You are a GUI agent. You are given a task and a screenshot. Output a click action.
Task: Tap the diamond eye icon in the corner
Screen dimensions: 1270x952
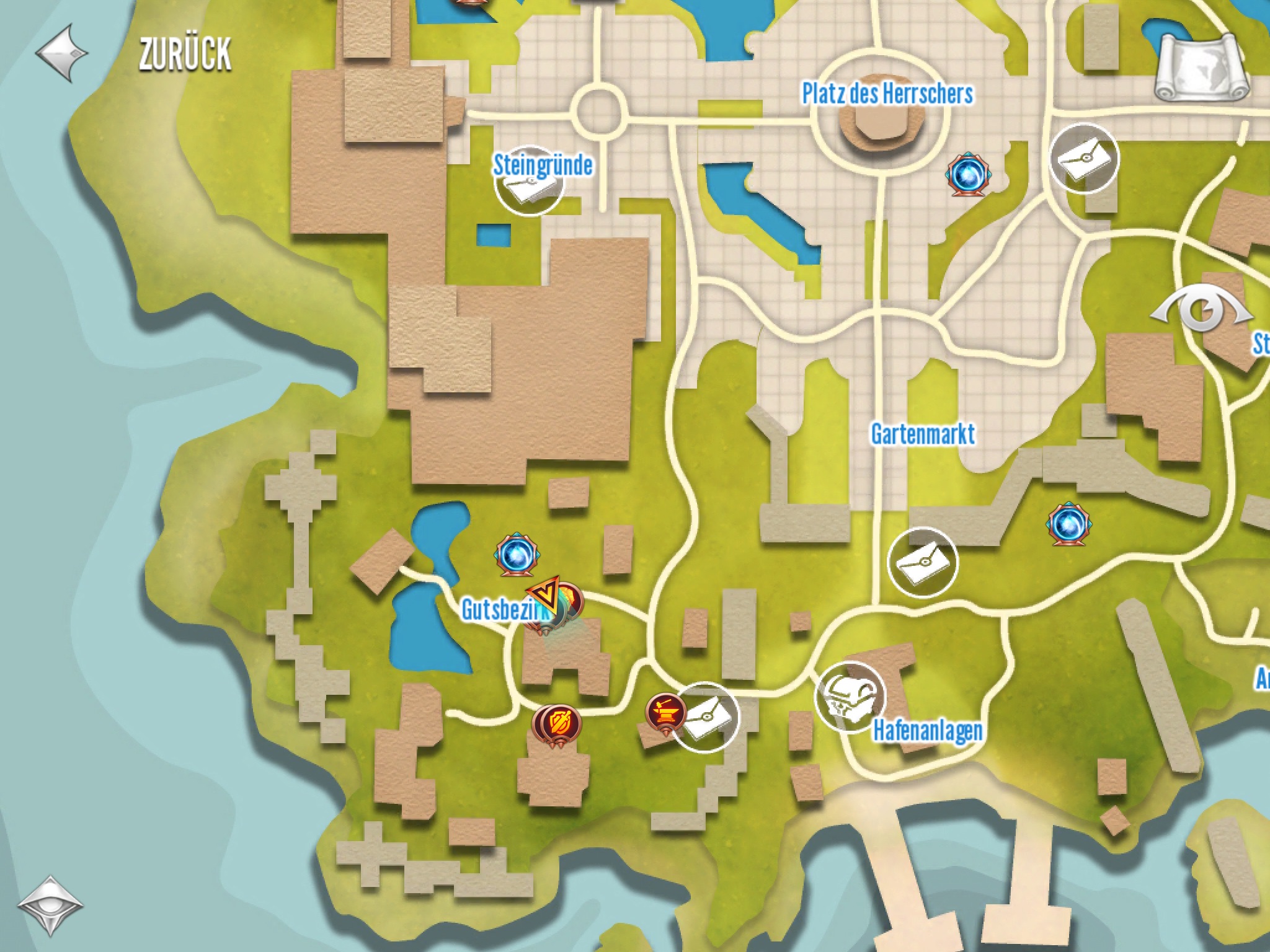point(50,904)
